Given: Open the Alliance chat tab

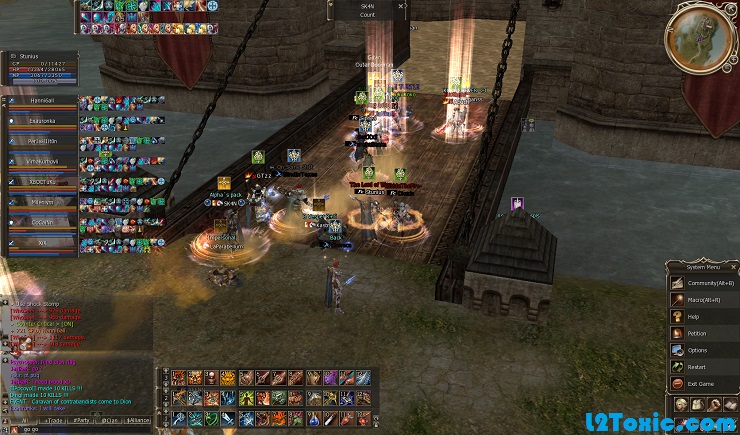Looking at the screenshot, I should (x=139, y=421).
